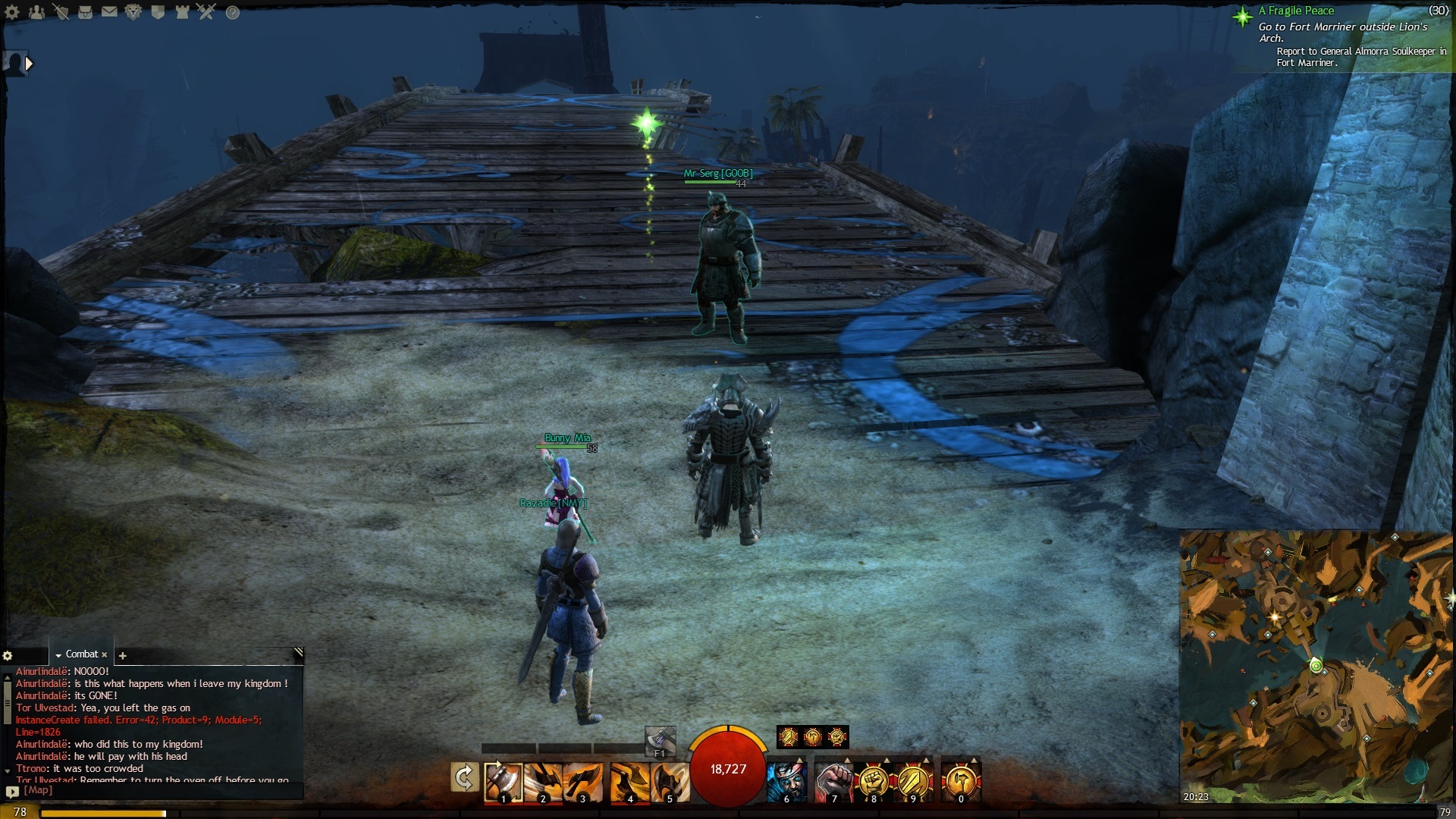
Task: Activate the fist utility skill in slot 7
Action: point(834,783)
